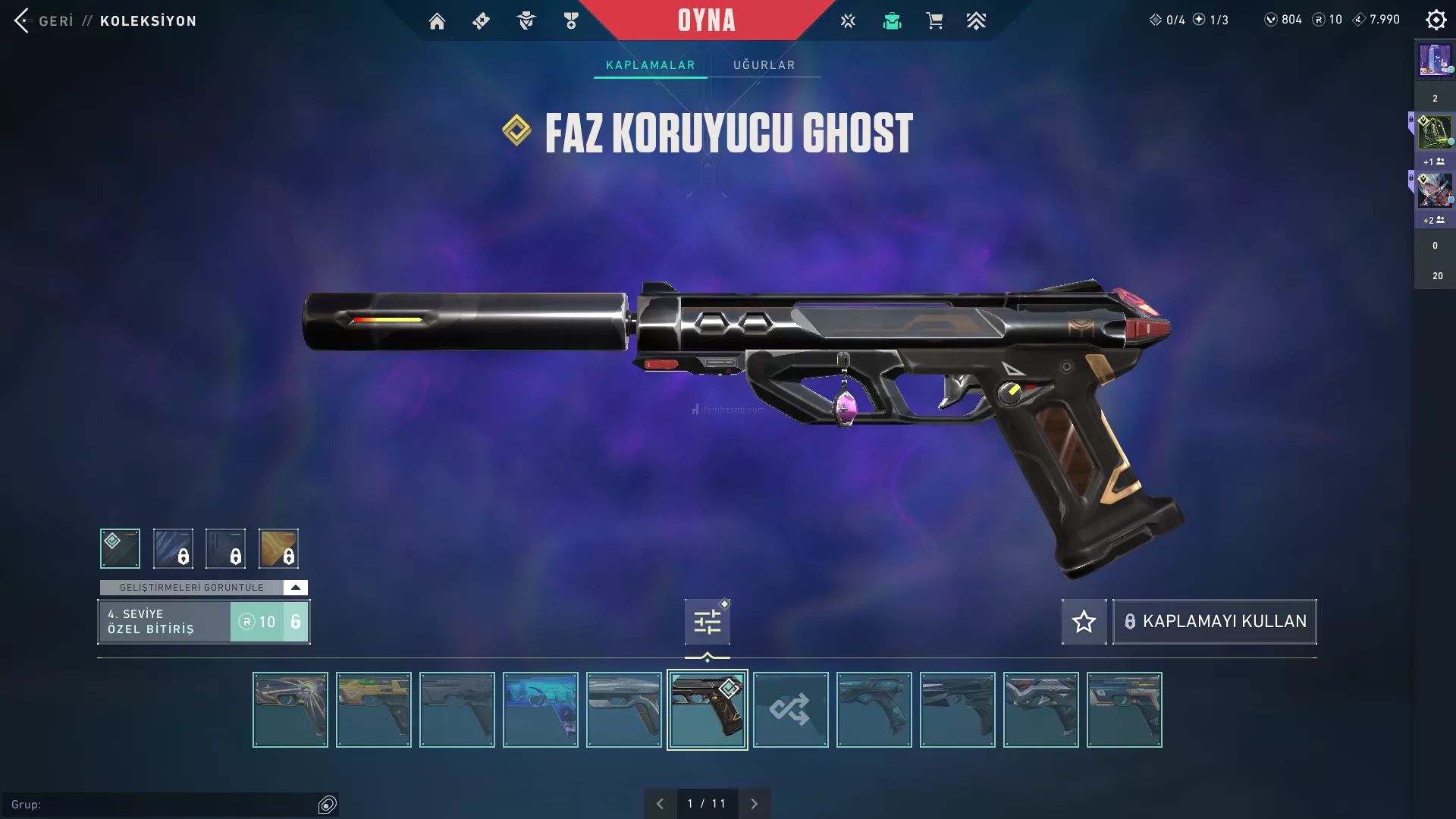Go back with the Geri arrow
1456x819 pixels.
[23, 20]
